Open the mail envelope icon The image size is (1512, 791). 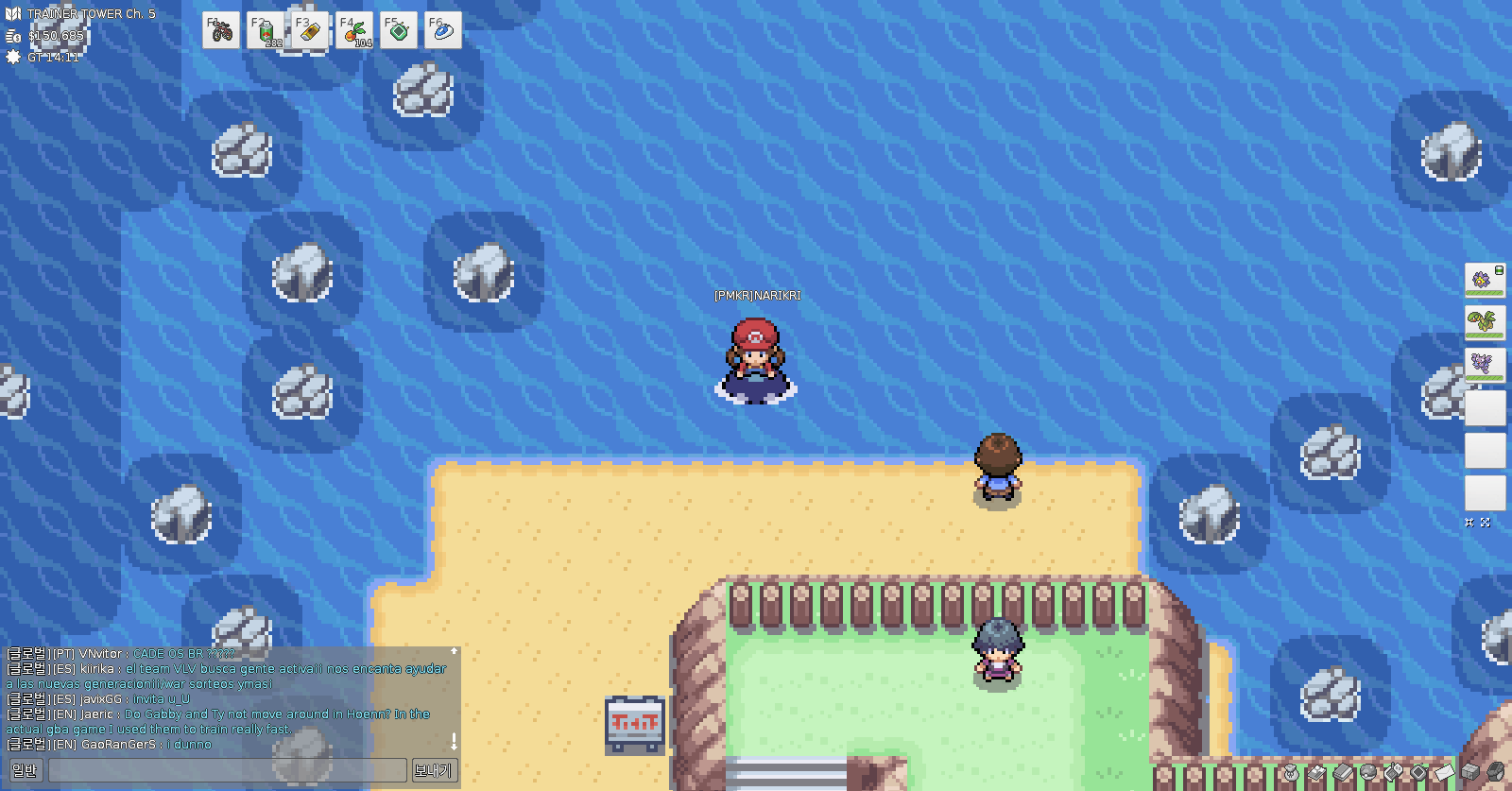1444,773
